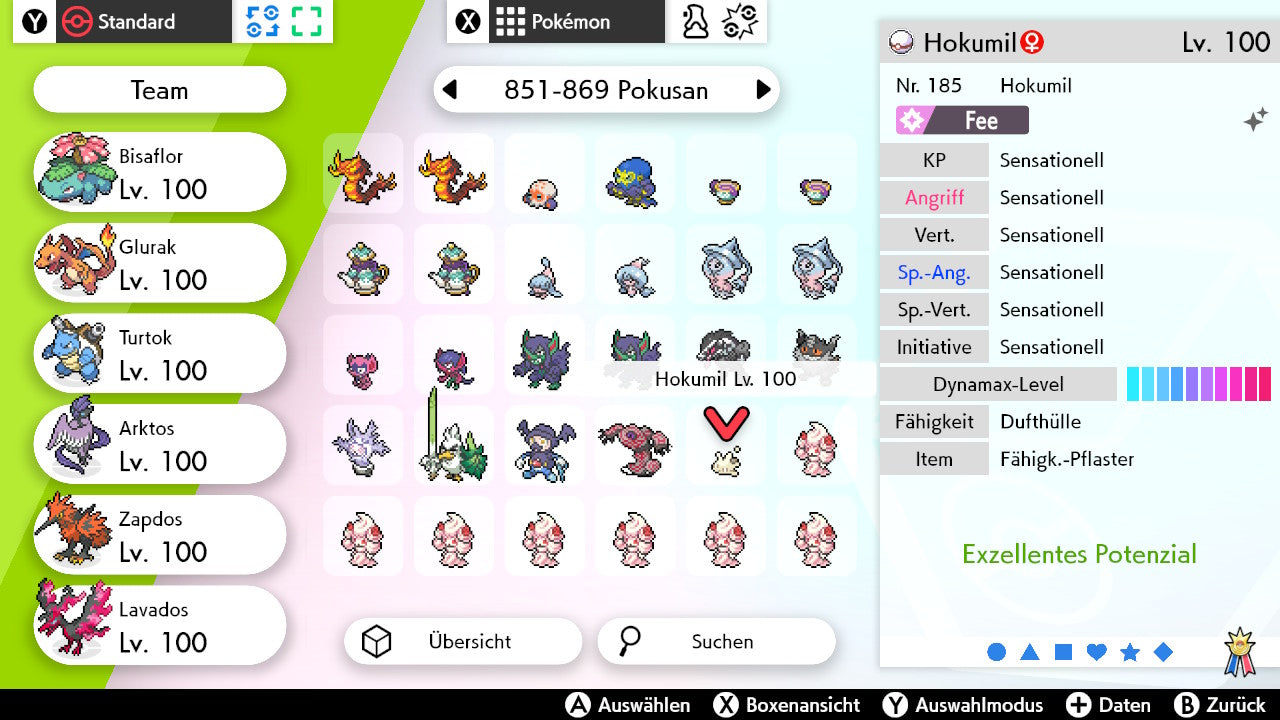The image size is (1280, 720).
Task: Click the Dynamax-Level gauge
Action: pos(1199,383)
